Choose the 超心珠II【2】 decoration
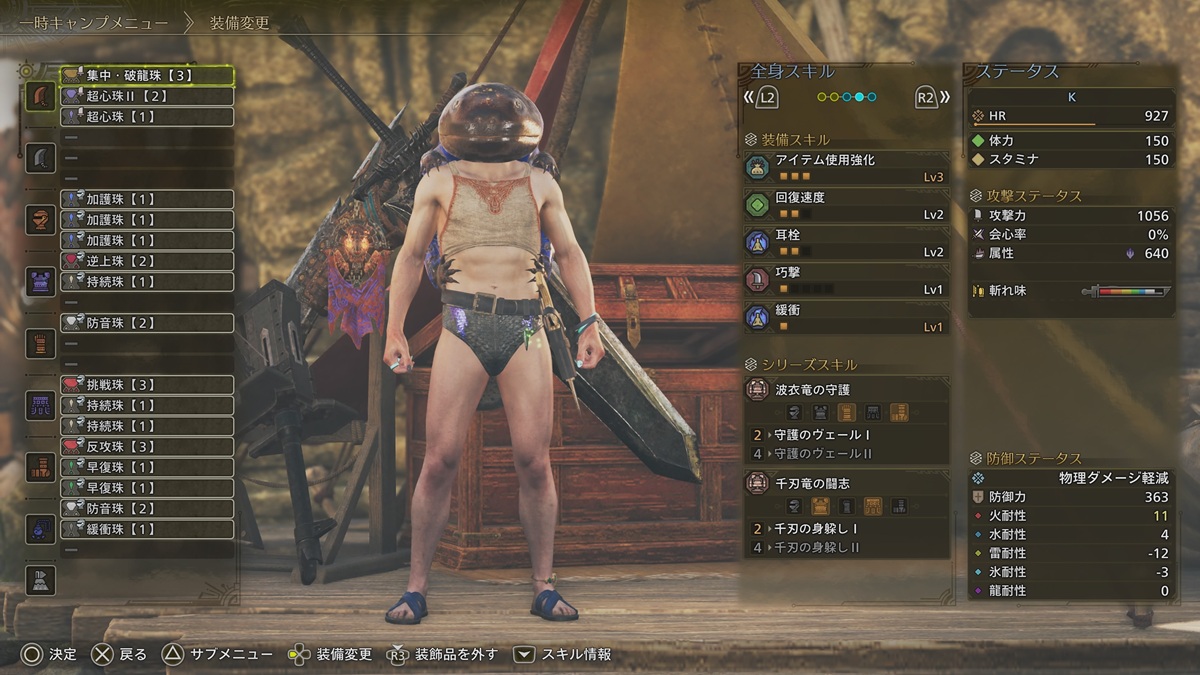The height and width of the screenshot is (675, 1200). pos(146,96)
